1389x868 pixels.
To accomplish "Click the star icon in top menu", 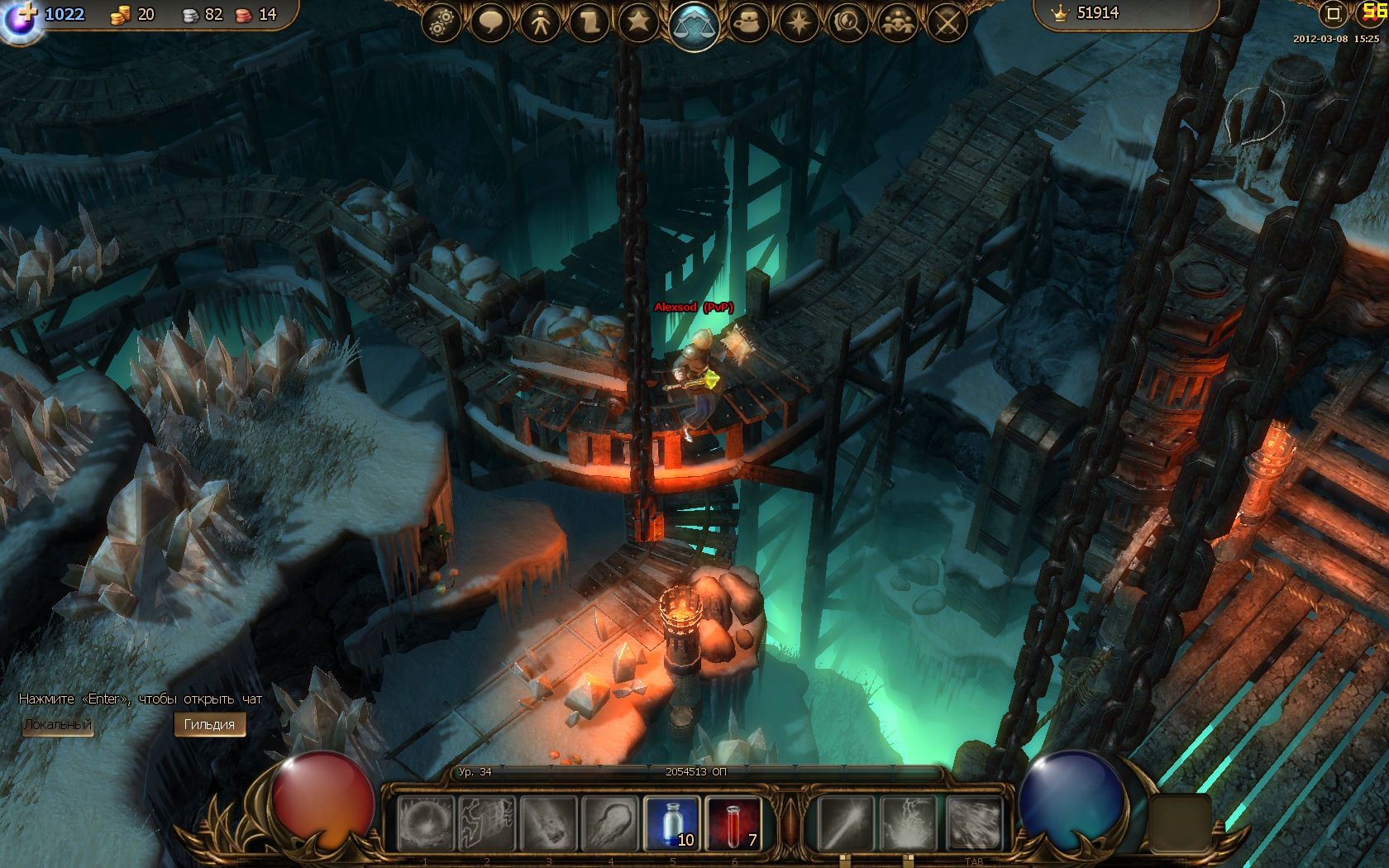I will [638, 22].
